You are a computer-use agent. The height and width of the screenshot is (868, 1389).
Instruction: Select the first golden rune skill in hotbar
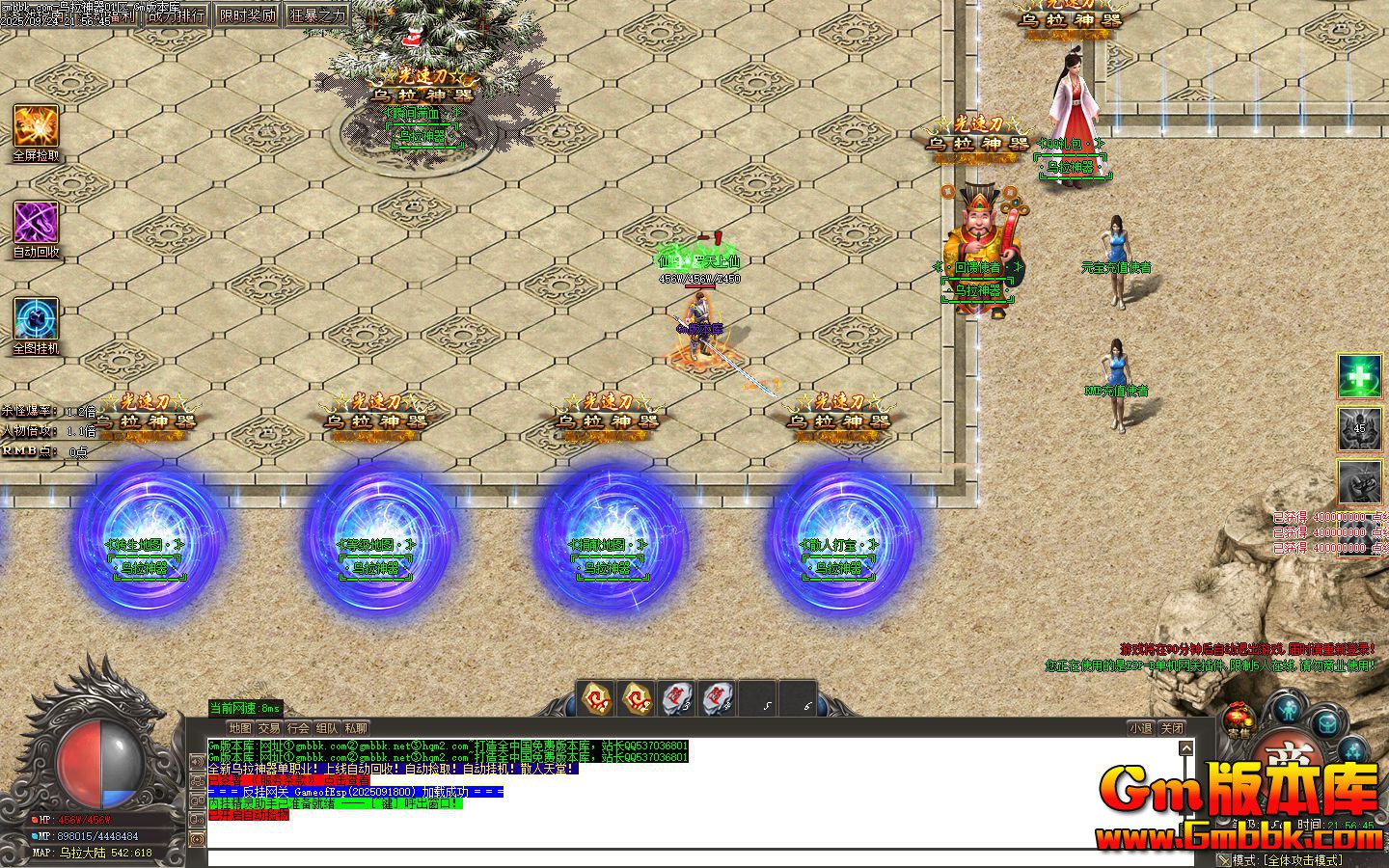(595, 697)
